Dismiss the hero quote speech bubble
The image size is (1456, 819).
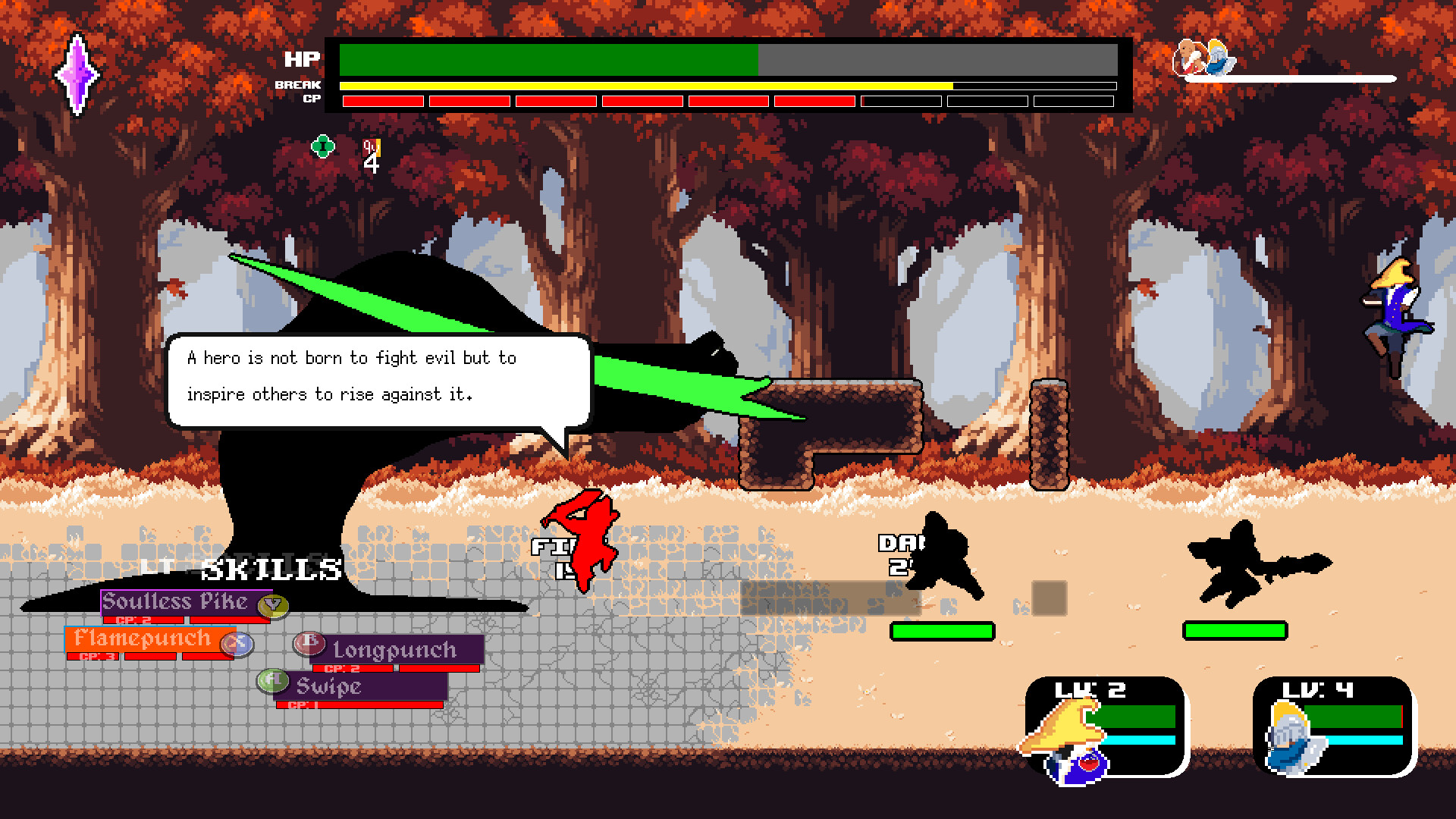pyautogui.click(x=379, y=376)
